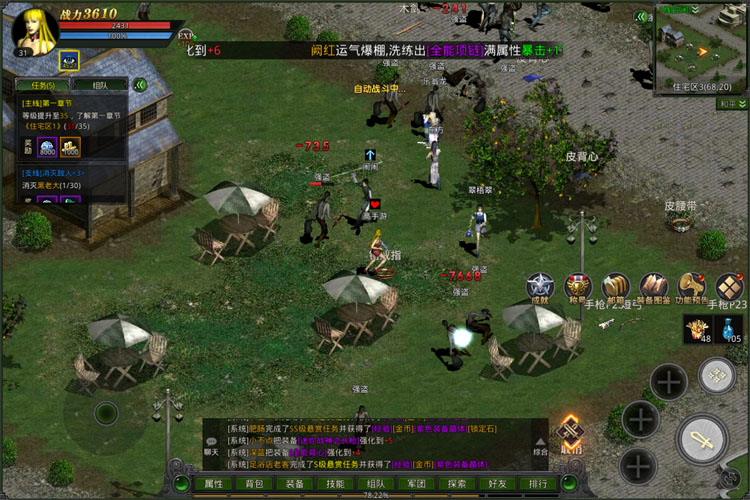The width and height of the screenshot is (750, 500).
Task: Open the minimap of 住宅区3
Action: (x=699, y=40)
